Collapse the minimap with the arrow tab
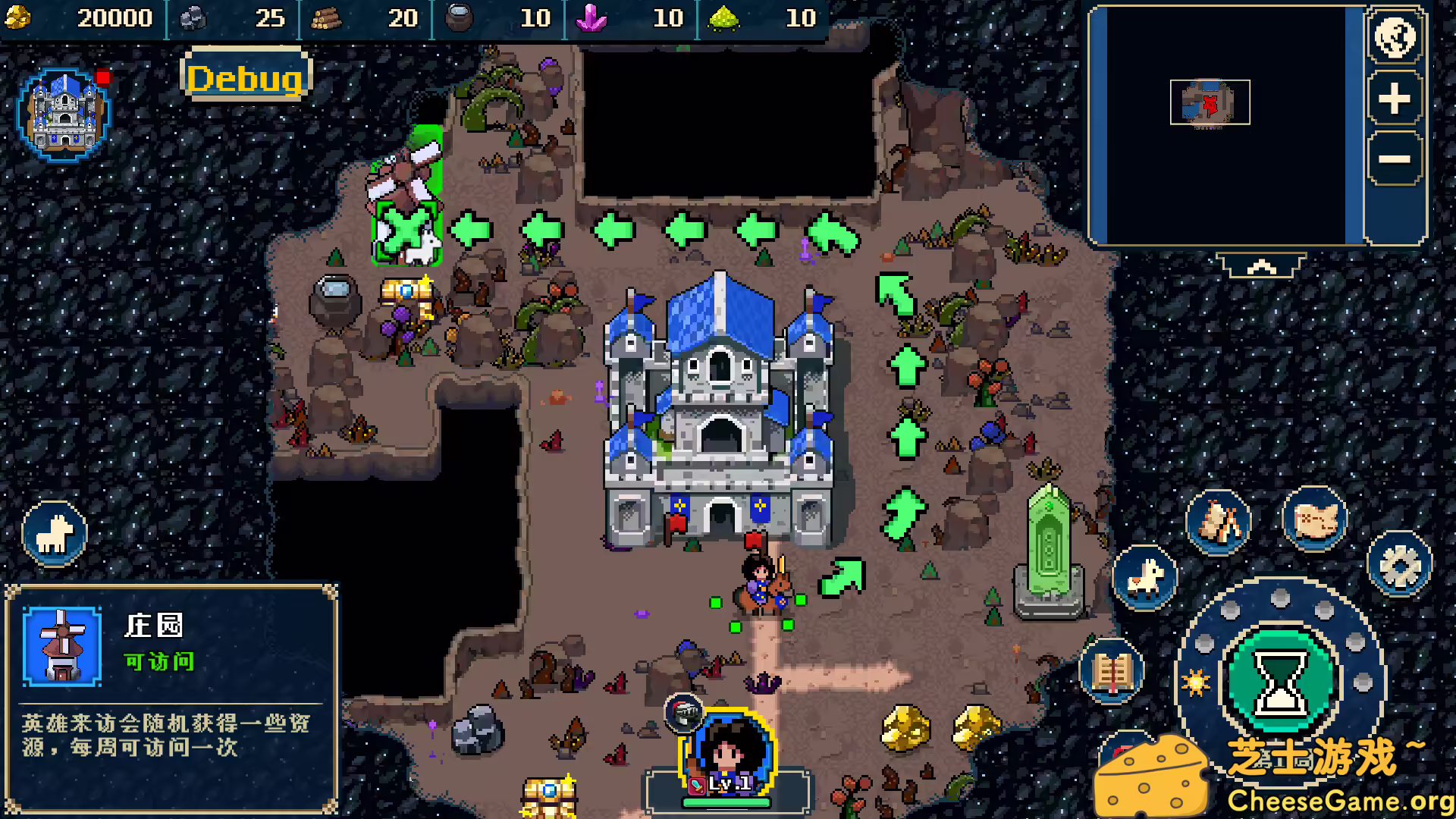This screenshot has width=1456, height=819. point(1261,266)
